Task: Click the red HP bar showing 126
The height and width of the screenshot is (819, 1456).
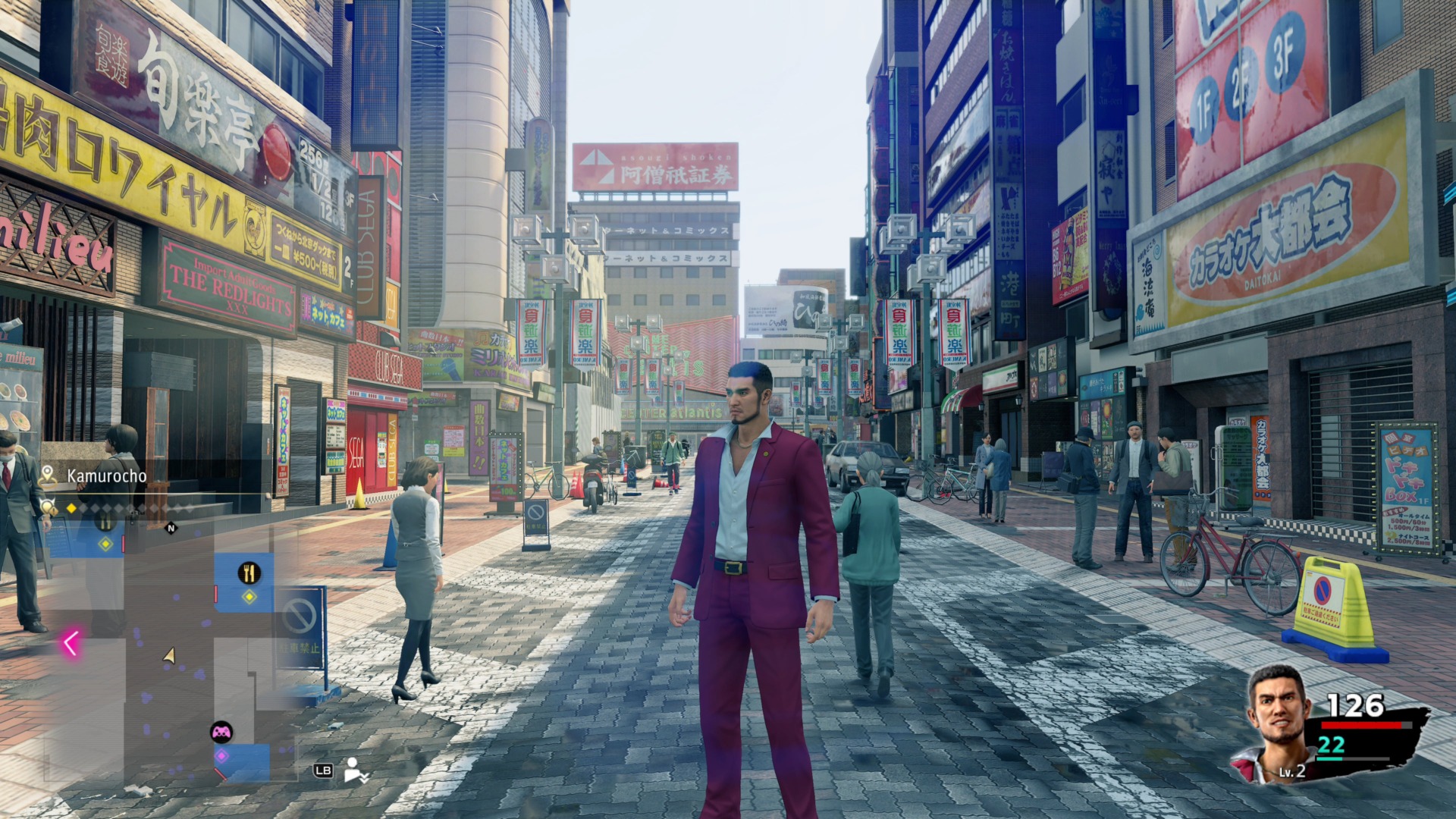Action: 1361,725
